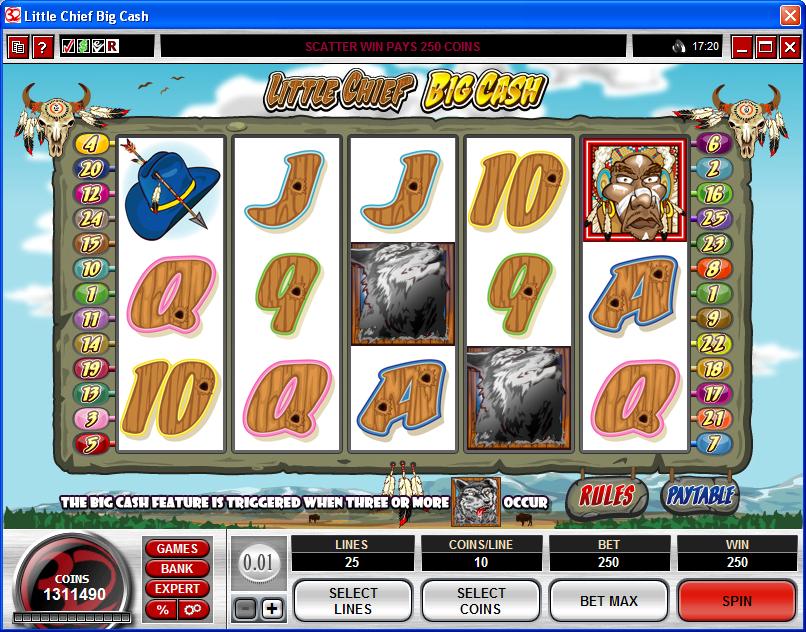806x632 pixels.
Task: Open the gear options button
Action: (x=192, y=609)
